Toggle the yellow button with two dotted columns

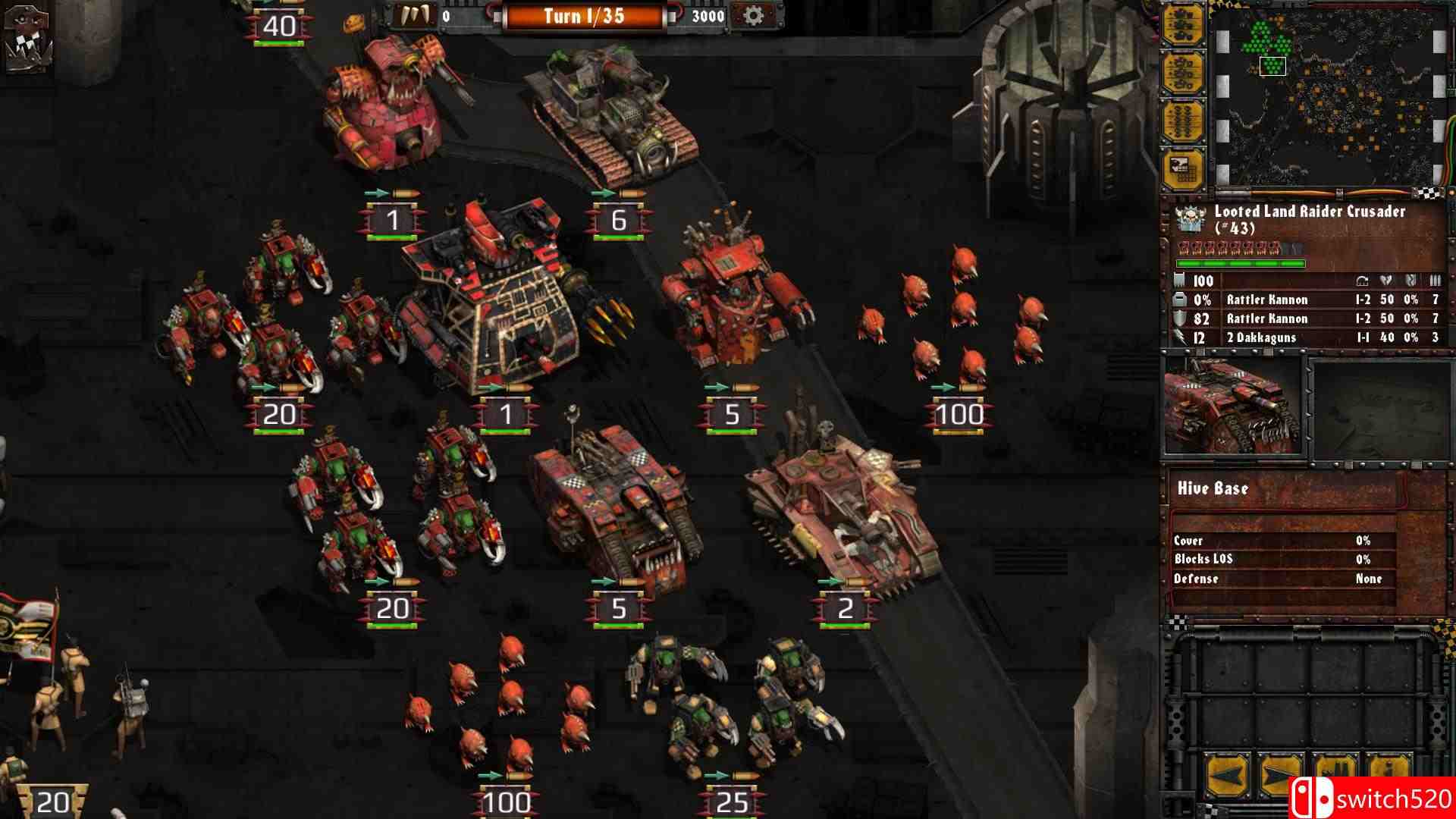tap(1184, 121)
